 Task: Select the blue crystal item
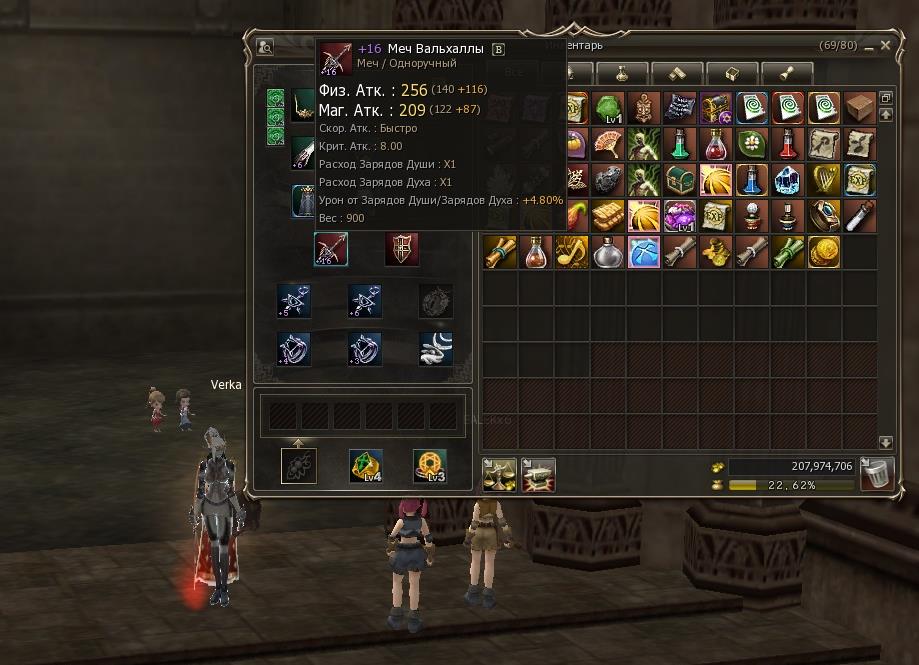point(787,180)
